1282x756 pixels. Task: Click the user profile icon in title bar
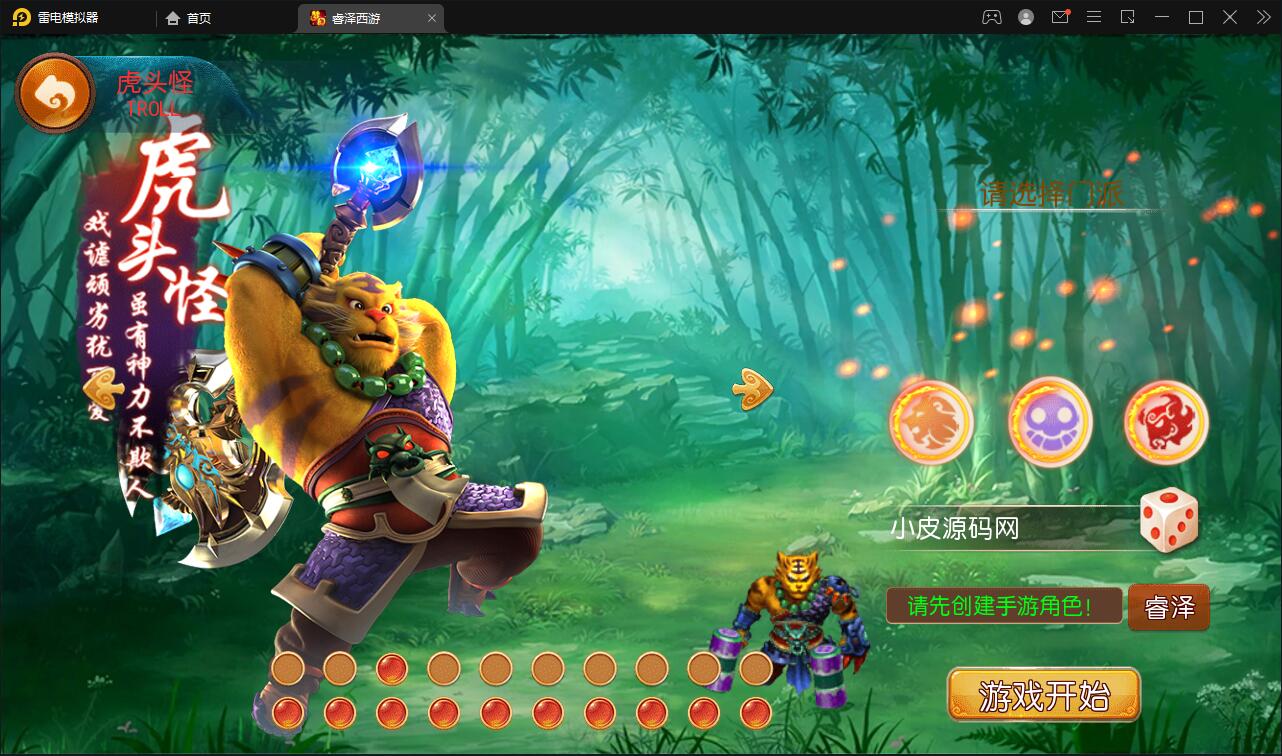point(1025,17)
